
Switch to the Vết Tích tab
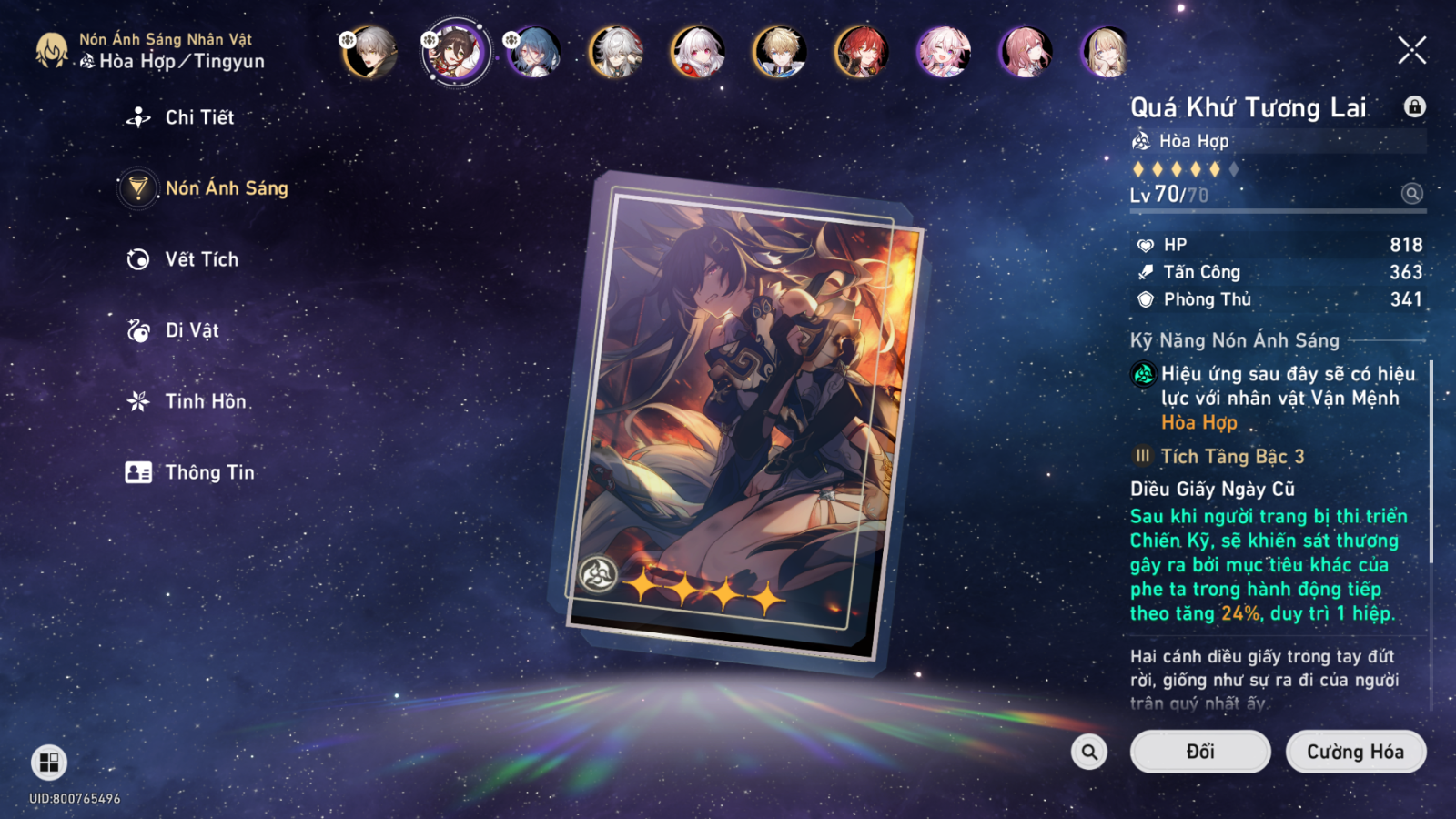201,259
